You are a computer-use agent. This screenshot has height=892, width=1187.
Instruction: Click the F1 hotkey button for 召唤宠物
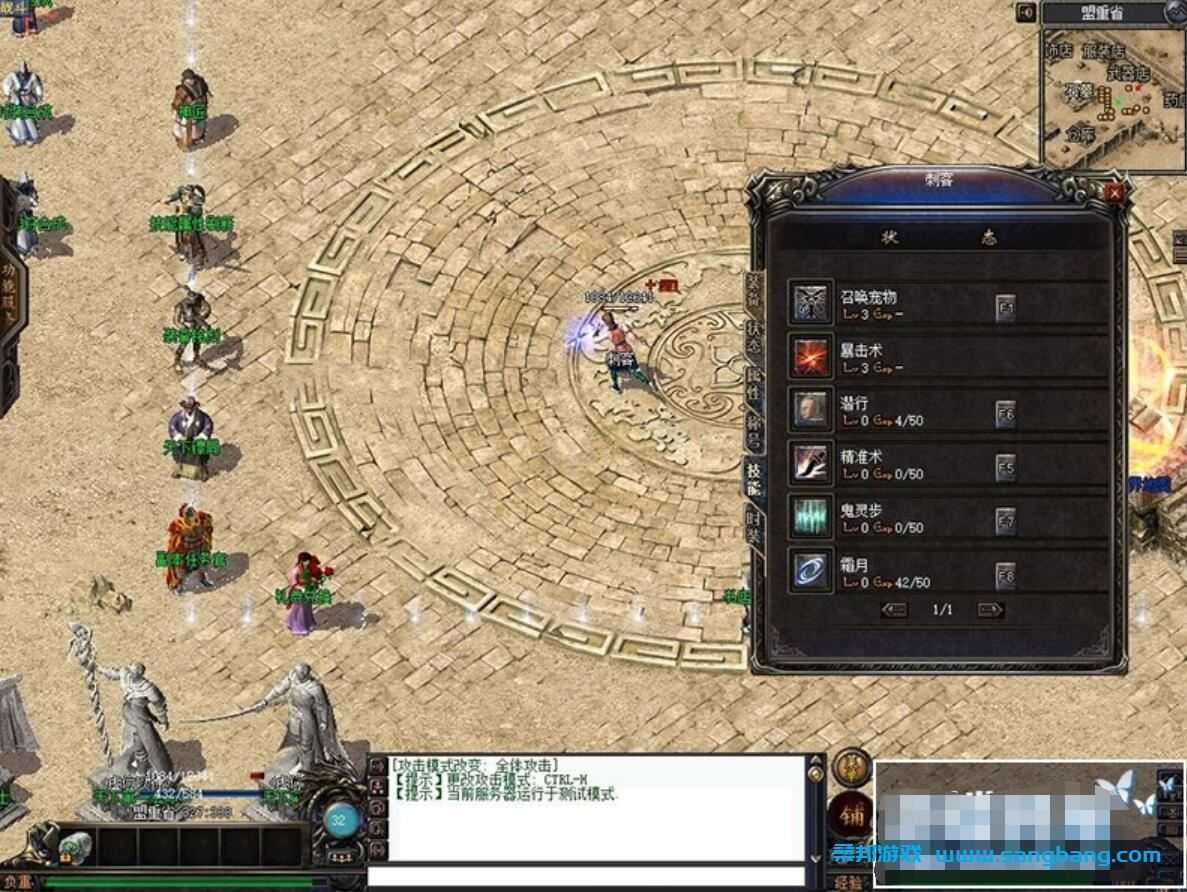tap(1006, 309)
